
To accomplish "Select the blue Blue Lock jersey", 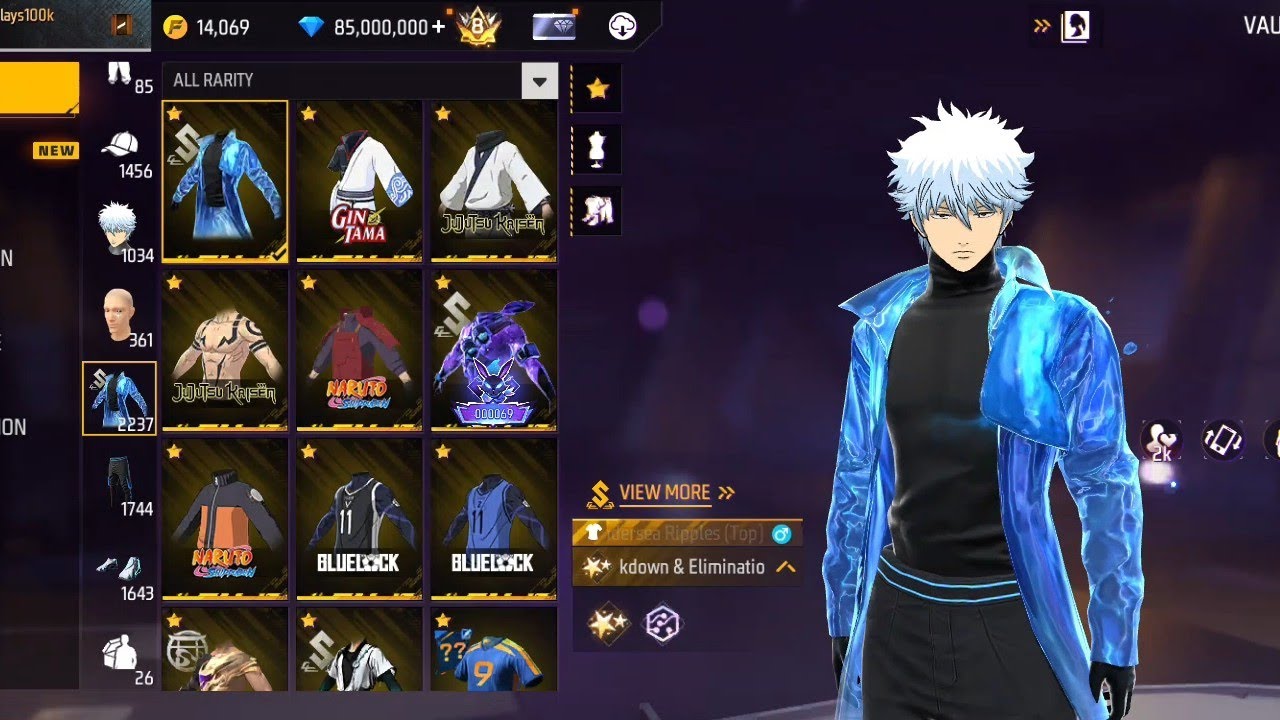I will click(x=493, y=518).
